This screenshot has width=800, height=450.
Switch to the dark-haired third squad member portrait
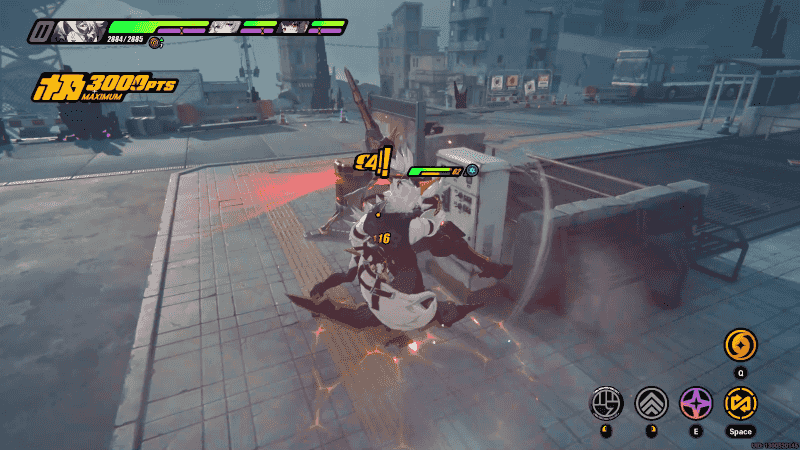point(293,27)
